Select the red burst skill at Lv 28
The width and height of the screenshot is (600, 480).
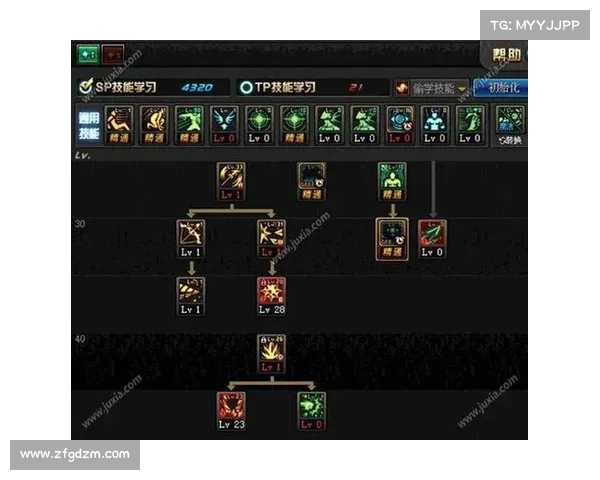pyautogui.click(x=271, y=292)
